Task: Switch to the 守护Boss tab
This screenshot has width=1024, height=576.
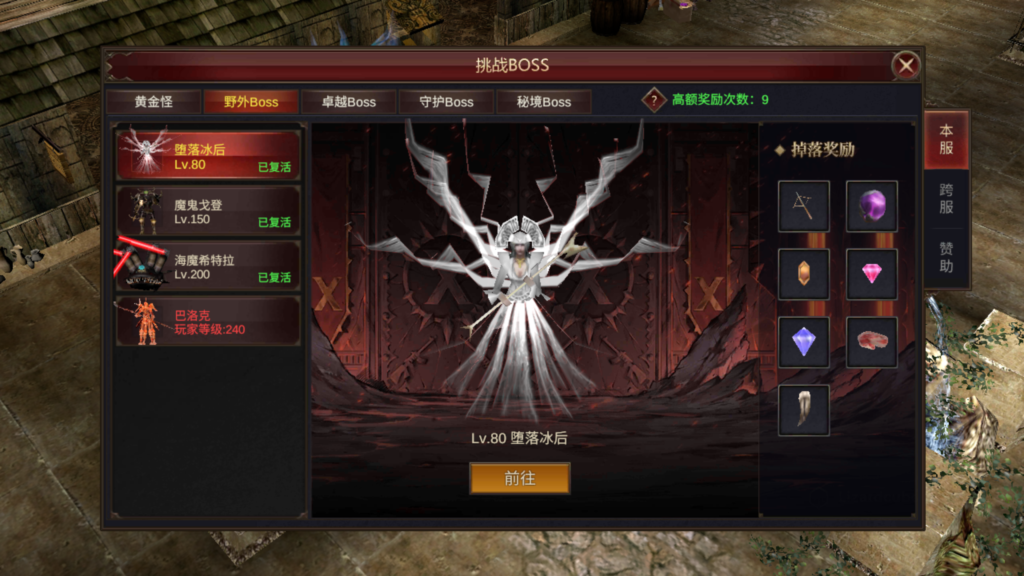Action: coord(446,102)
